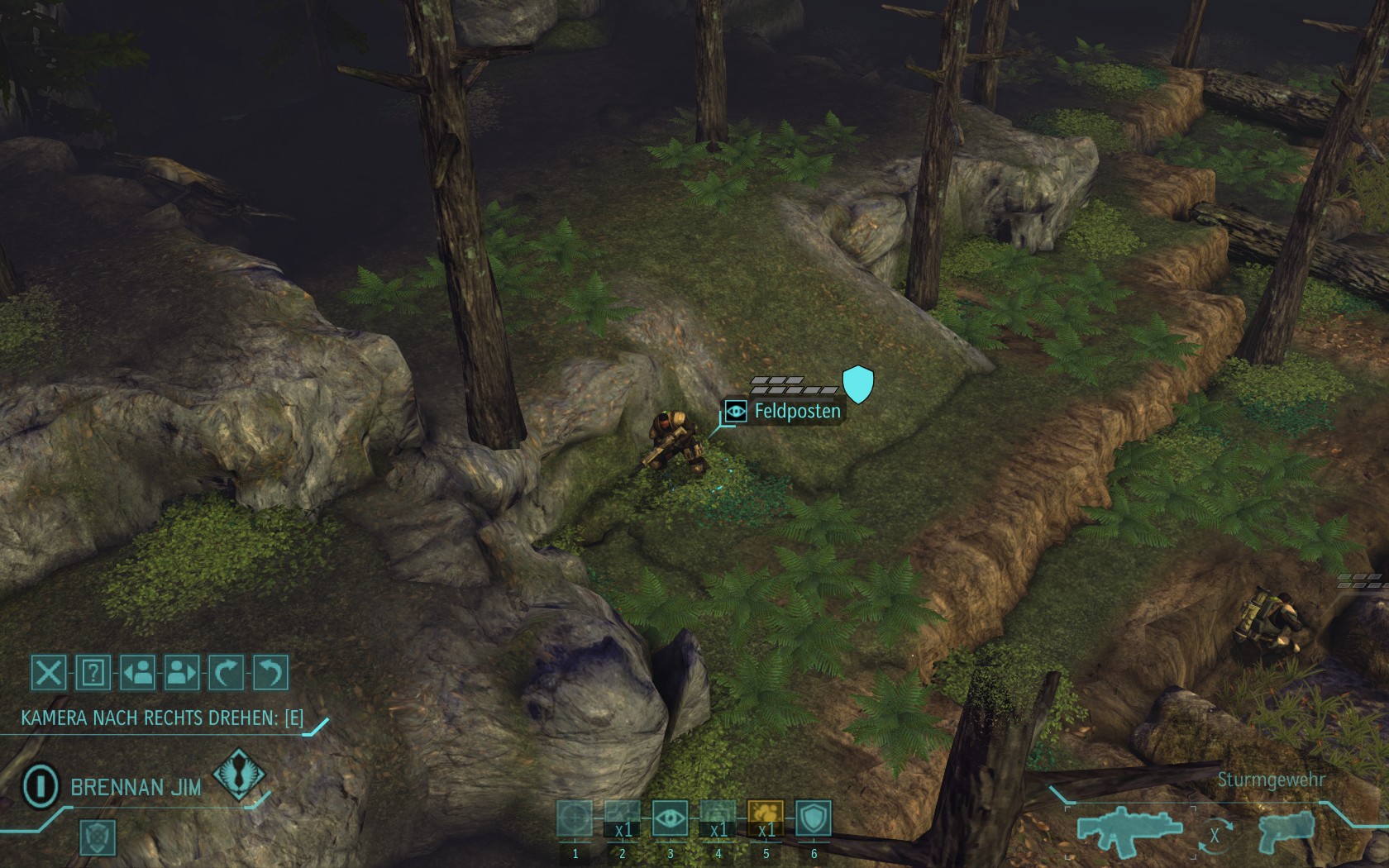Screen dimensions: 1389x868
Task: Use the yellow smoke grenade ability
Action: (766, 819)
